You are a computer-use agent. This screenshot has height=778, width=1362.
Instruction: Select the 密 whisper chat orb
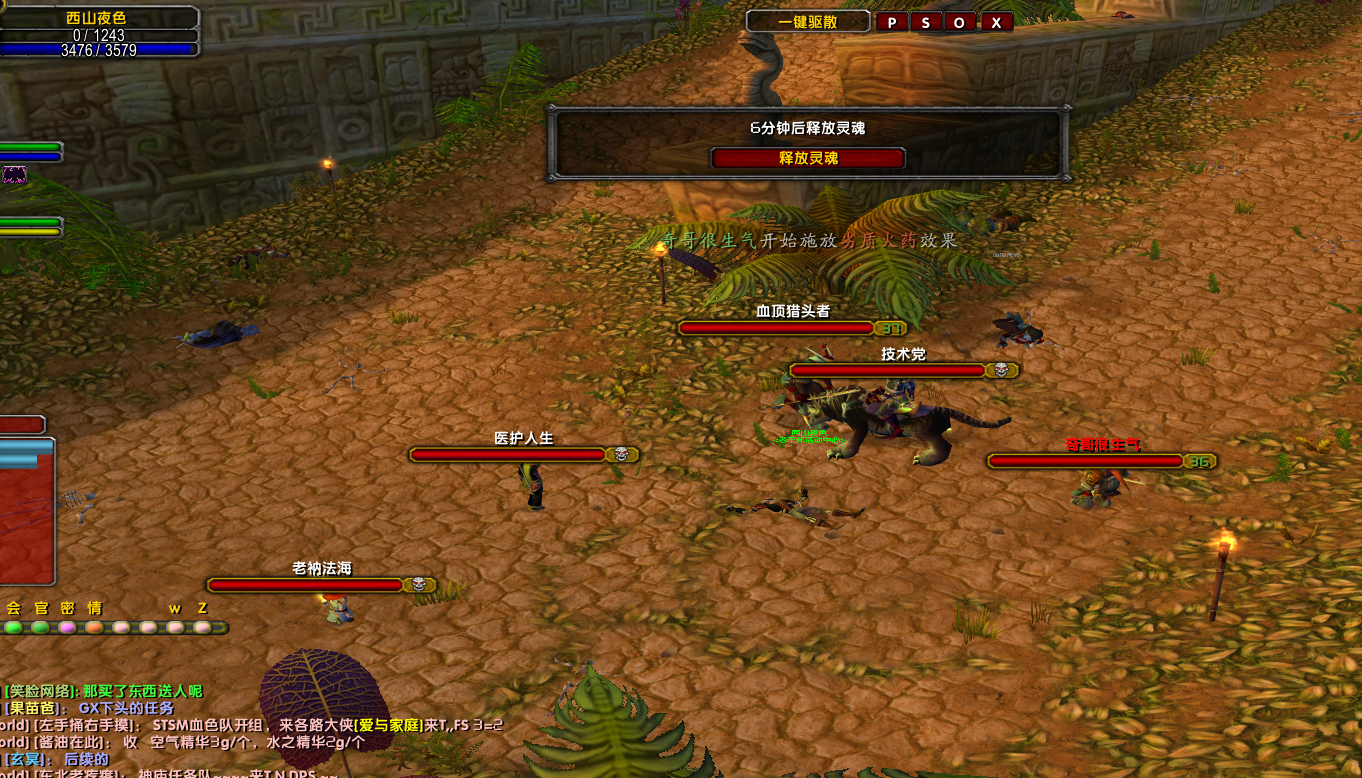point(67,628)
